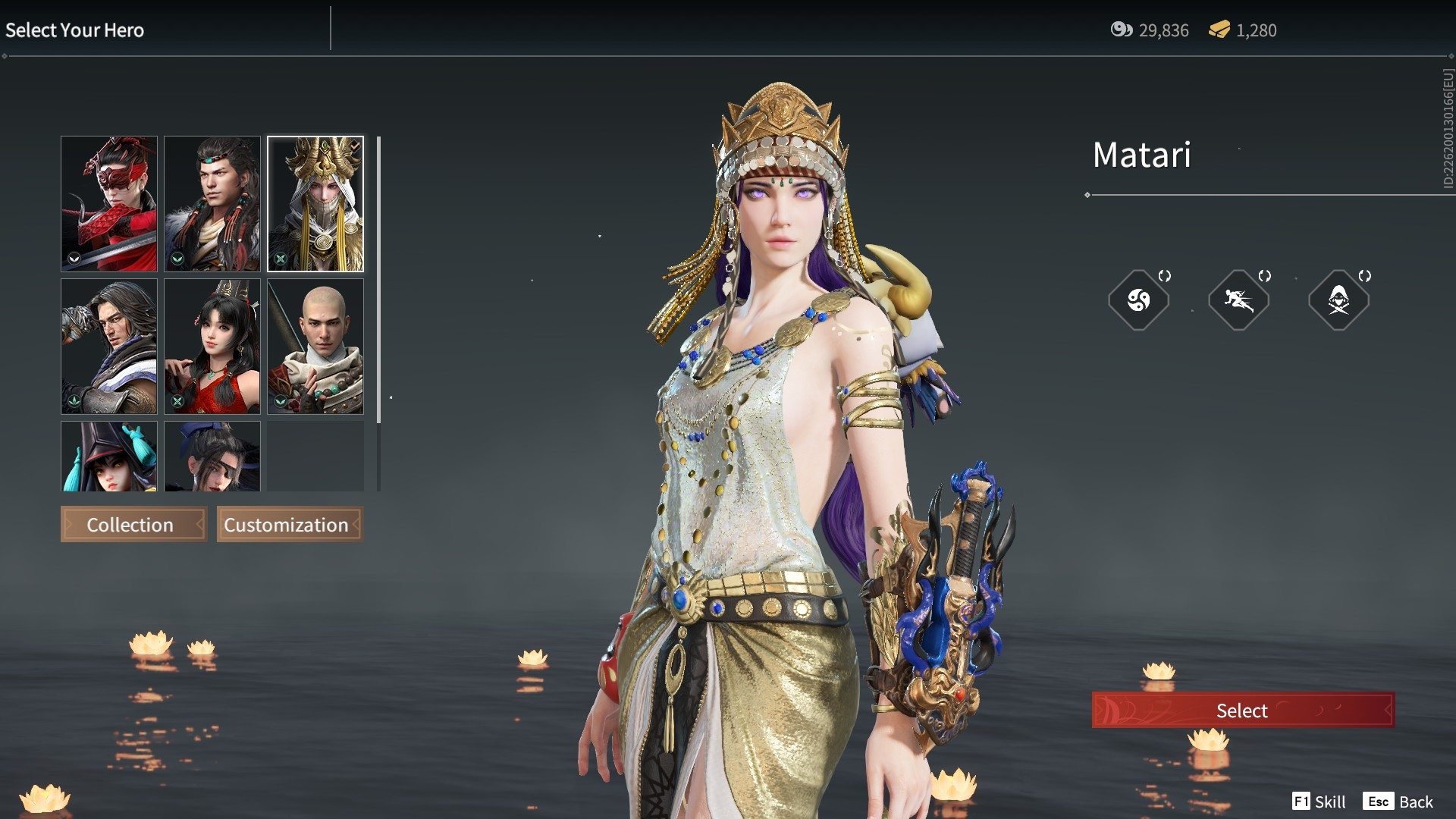Click the running figure skill icon
This screenshot has width=1456, height=819.
point(1238,300)
